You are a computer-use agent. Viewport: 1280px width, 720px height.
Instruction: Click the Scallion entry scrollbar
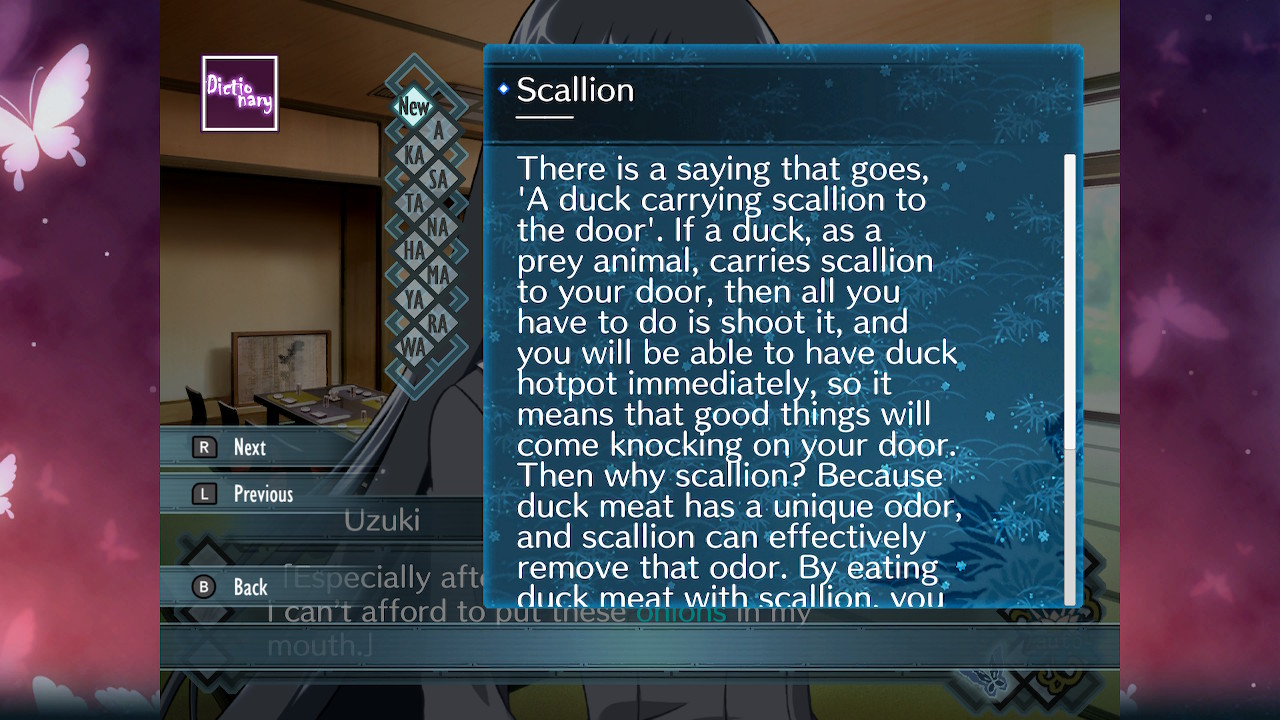point(1070,300)
